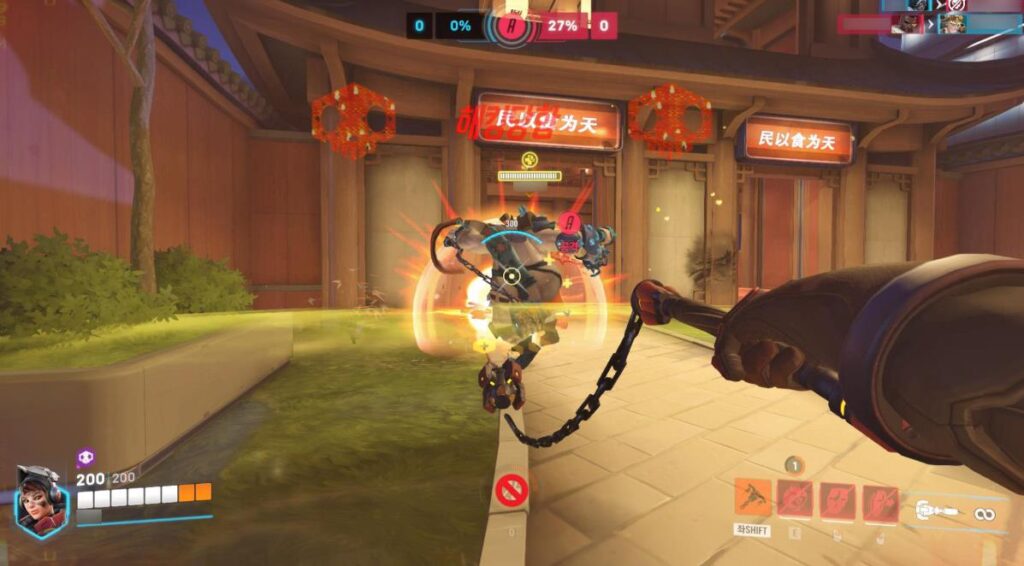The height and width of the screenshot is (566, 1024).
Task: Activate the orange Swift Step ability icon
Action: coord(753,497)
